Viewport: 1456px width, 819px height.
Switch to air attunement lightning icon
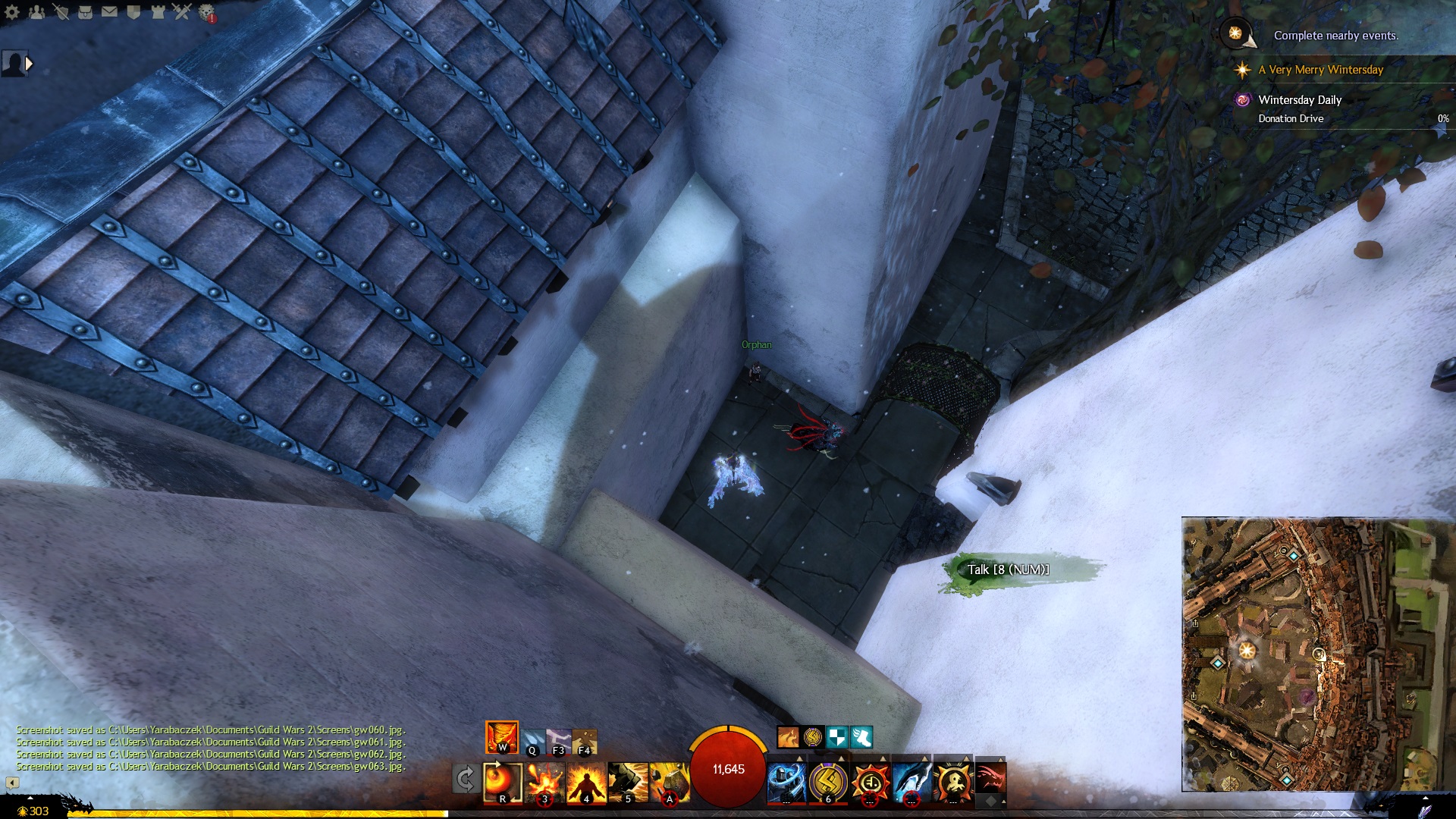[x=559, y=740]
